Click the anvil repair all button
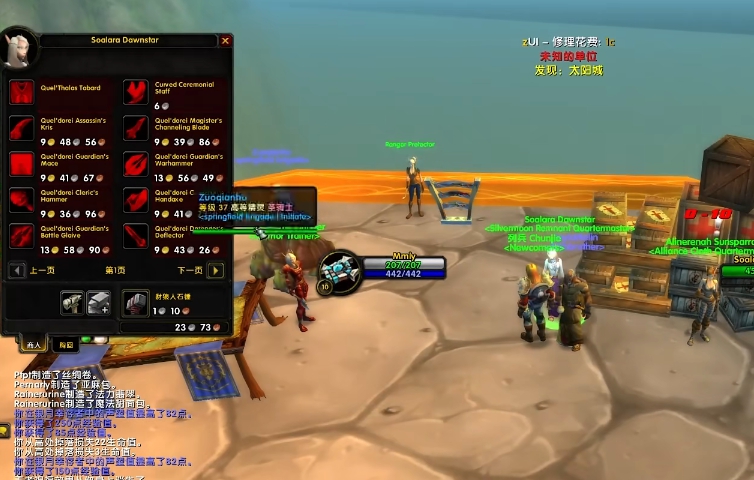Viewport: 754px width, 480px height. pyautogui.click(x=98, y=302)
